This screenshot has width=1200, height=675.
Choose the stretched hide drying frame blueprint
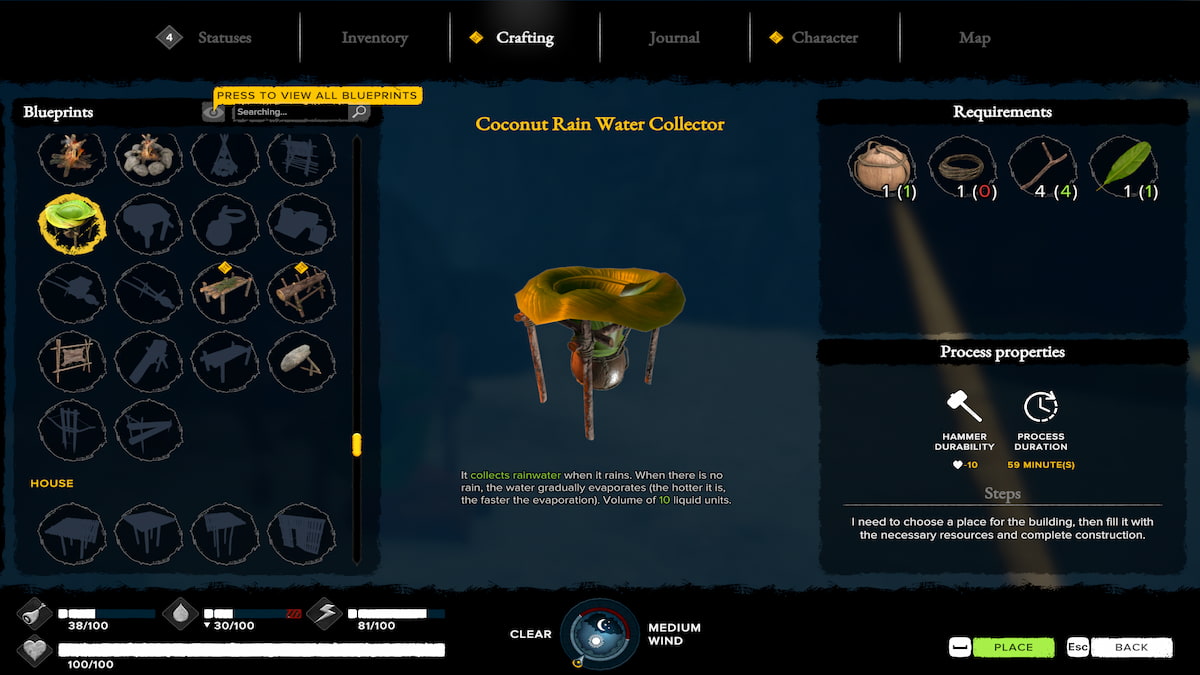[x=71, y=359]
